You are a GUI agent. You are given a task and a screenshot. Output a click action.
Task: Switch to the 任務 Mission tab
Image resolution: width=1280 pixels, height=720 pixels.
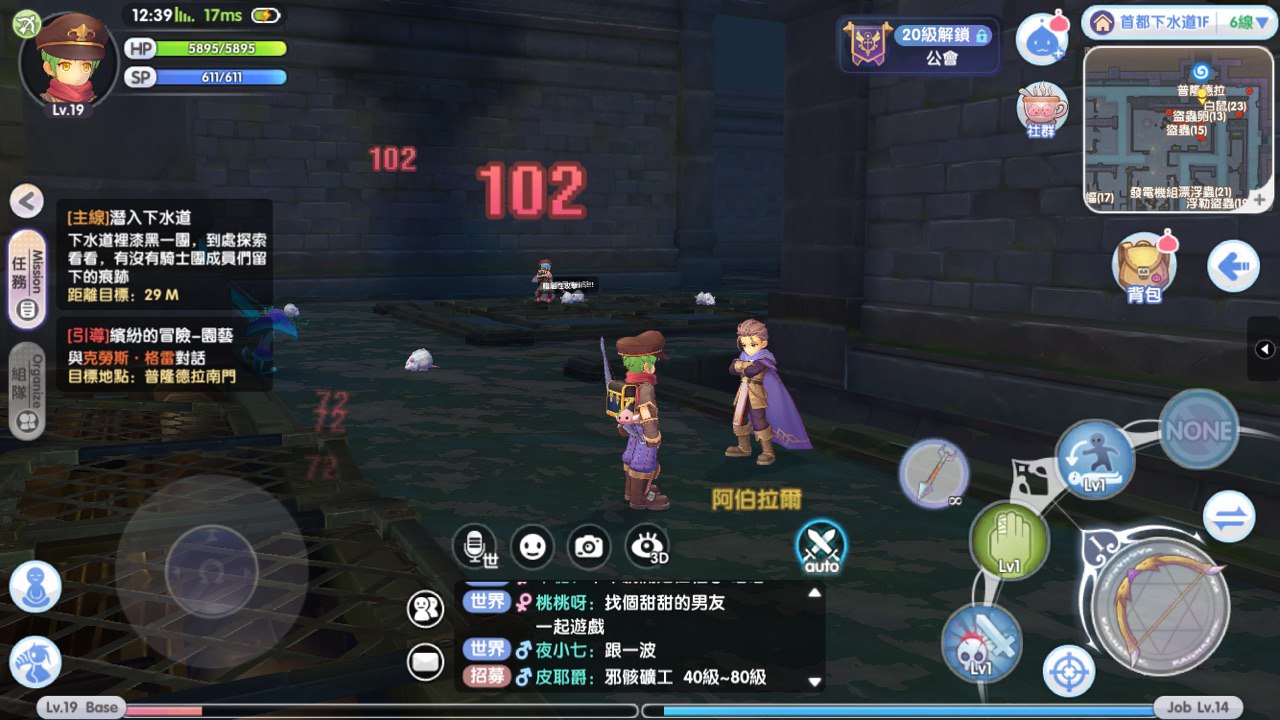point(27,279)
